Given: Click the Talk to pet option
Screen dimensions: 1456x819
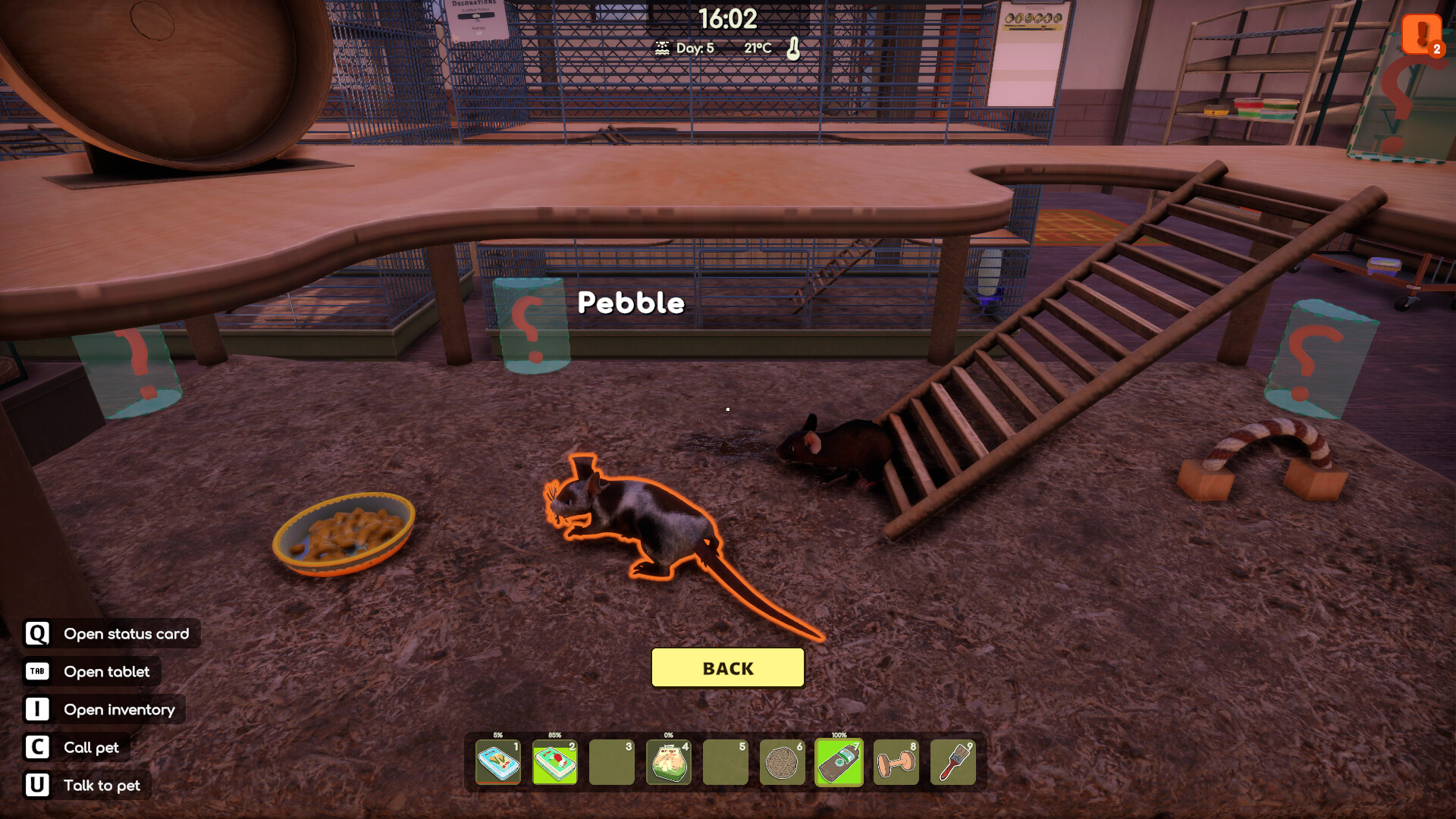Looking at the screenshot, I should click(88, 786).
